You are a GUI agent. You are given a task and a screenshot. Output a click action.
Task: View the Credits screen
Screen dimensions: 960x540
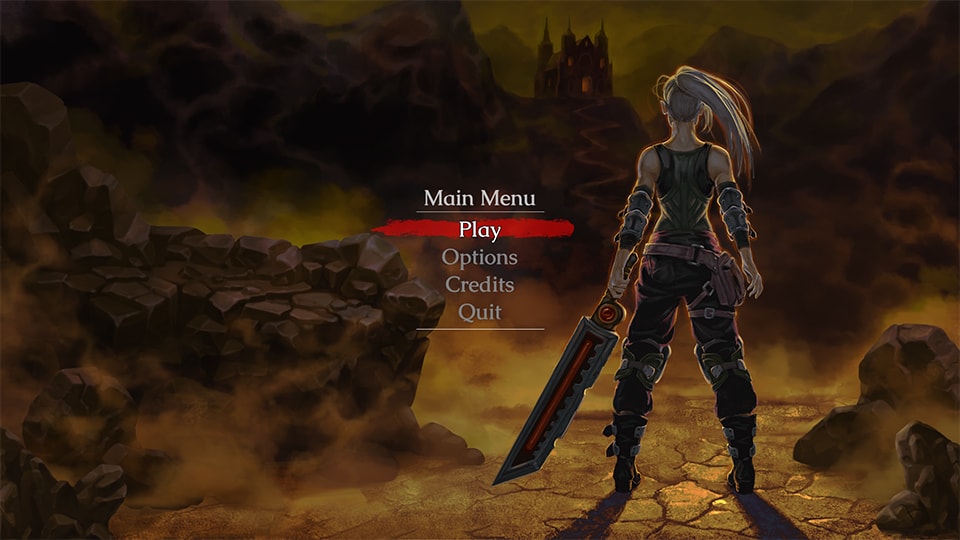click(x=480, y=285)
